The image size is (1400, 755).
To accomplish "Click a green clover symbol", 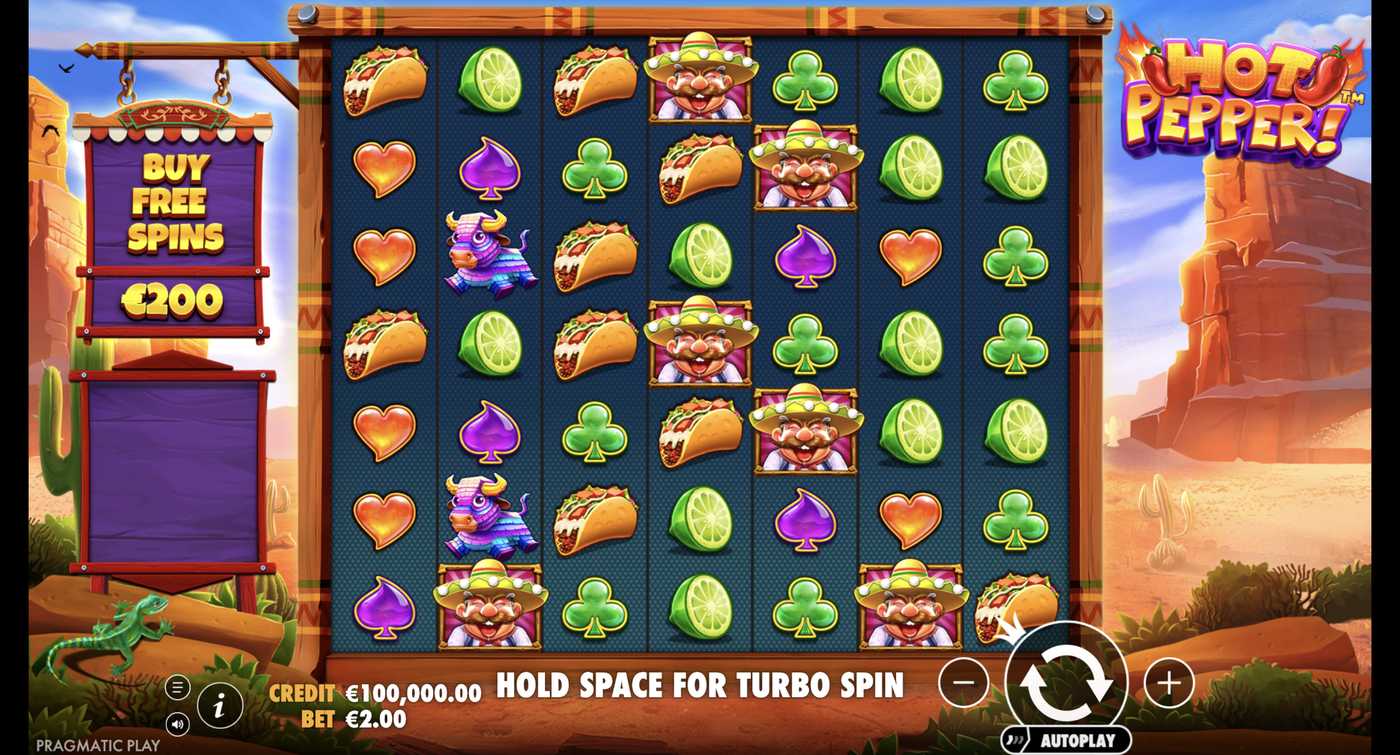I will (595, 166).
